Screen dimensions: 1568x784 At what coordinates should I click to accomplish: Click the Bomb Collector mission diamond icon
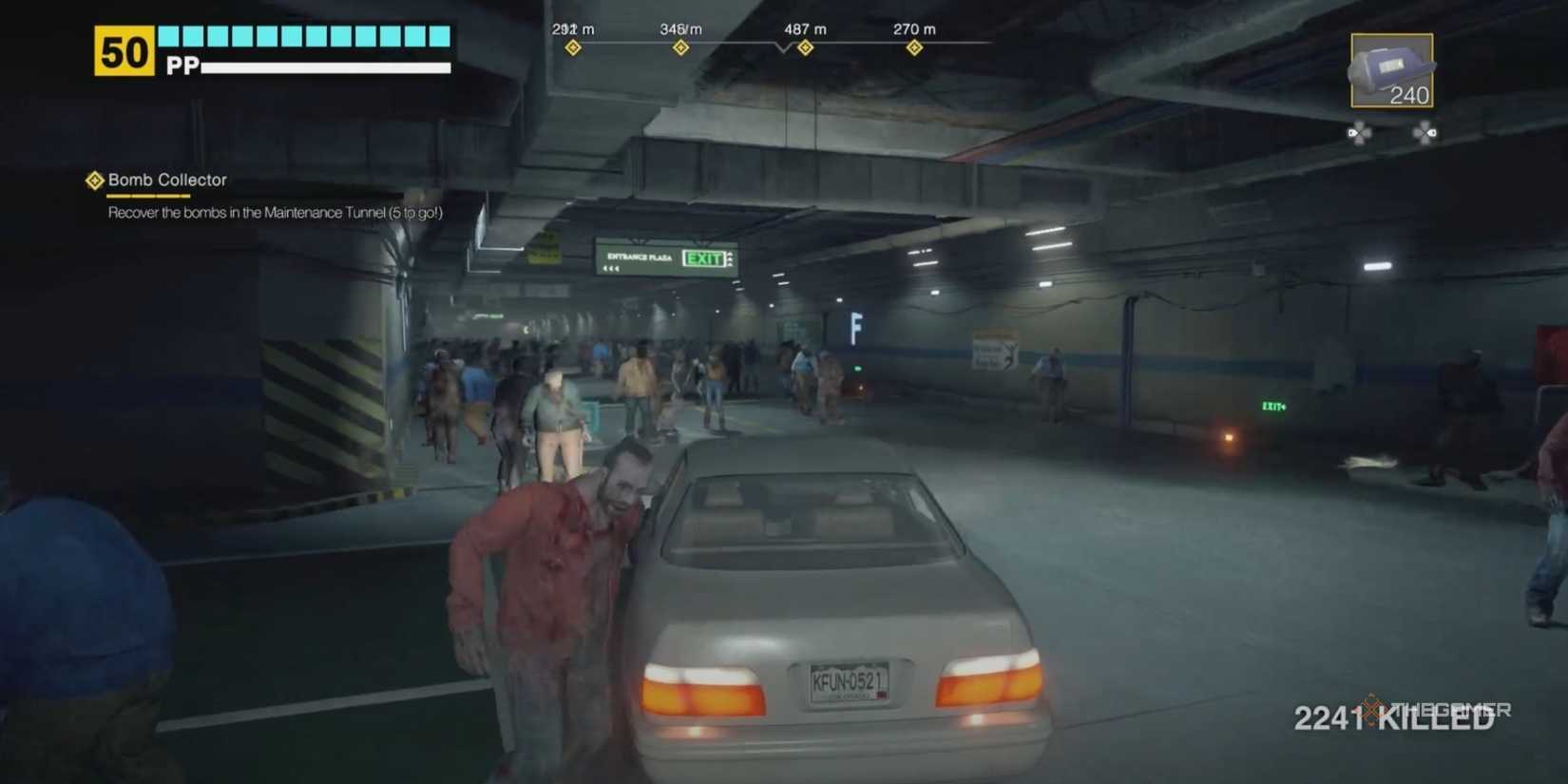95,180
